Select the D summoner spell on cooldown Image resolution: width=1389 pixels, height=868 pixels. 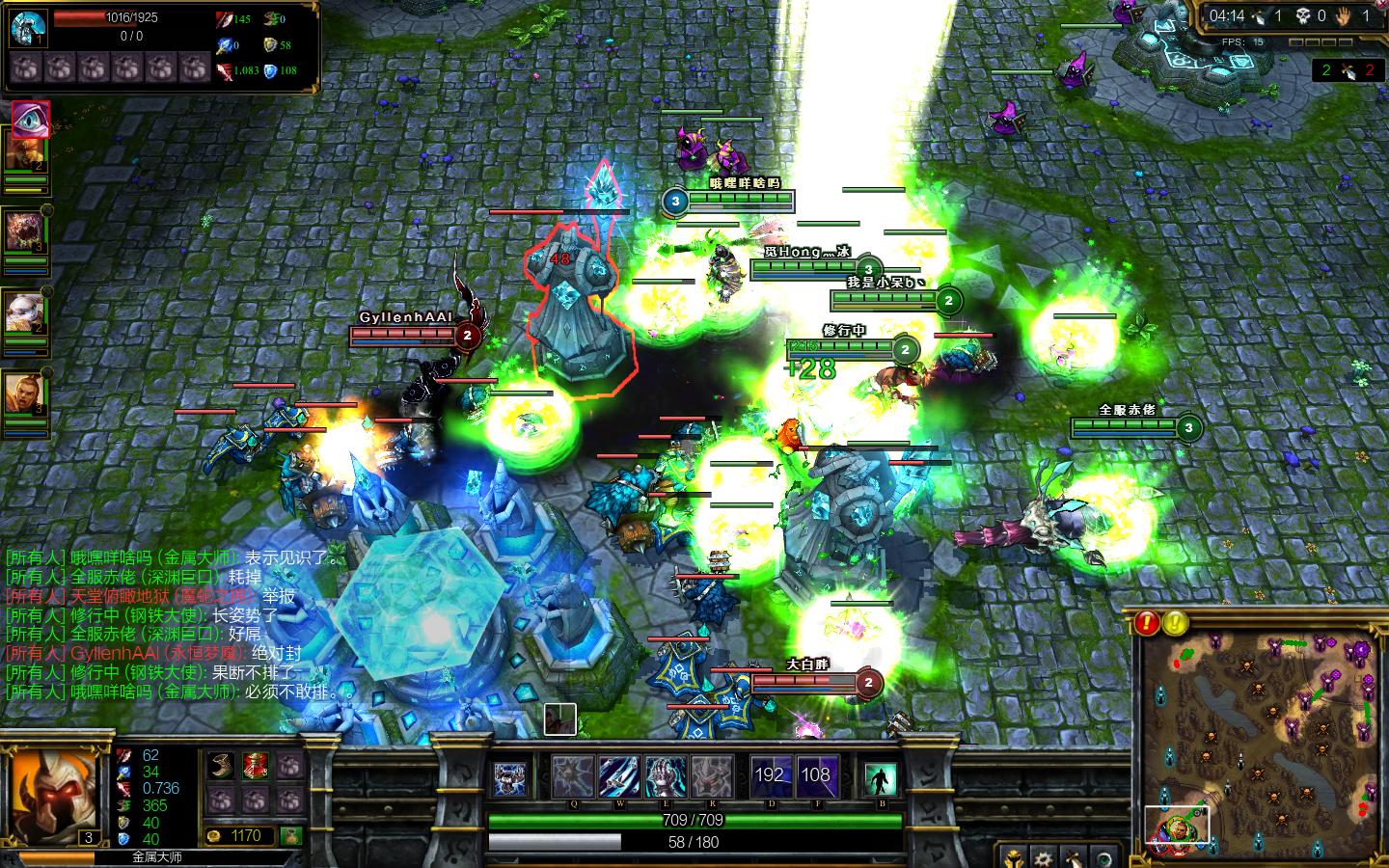[770, 776]
